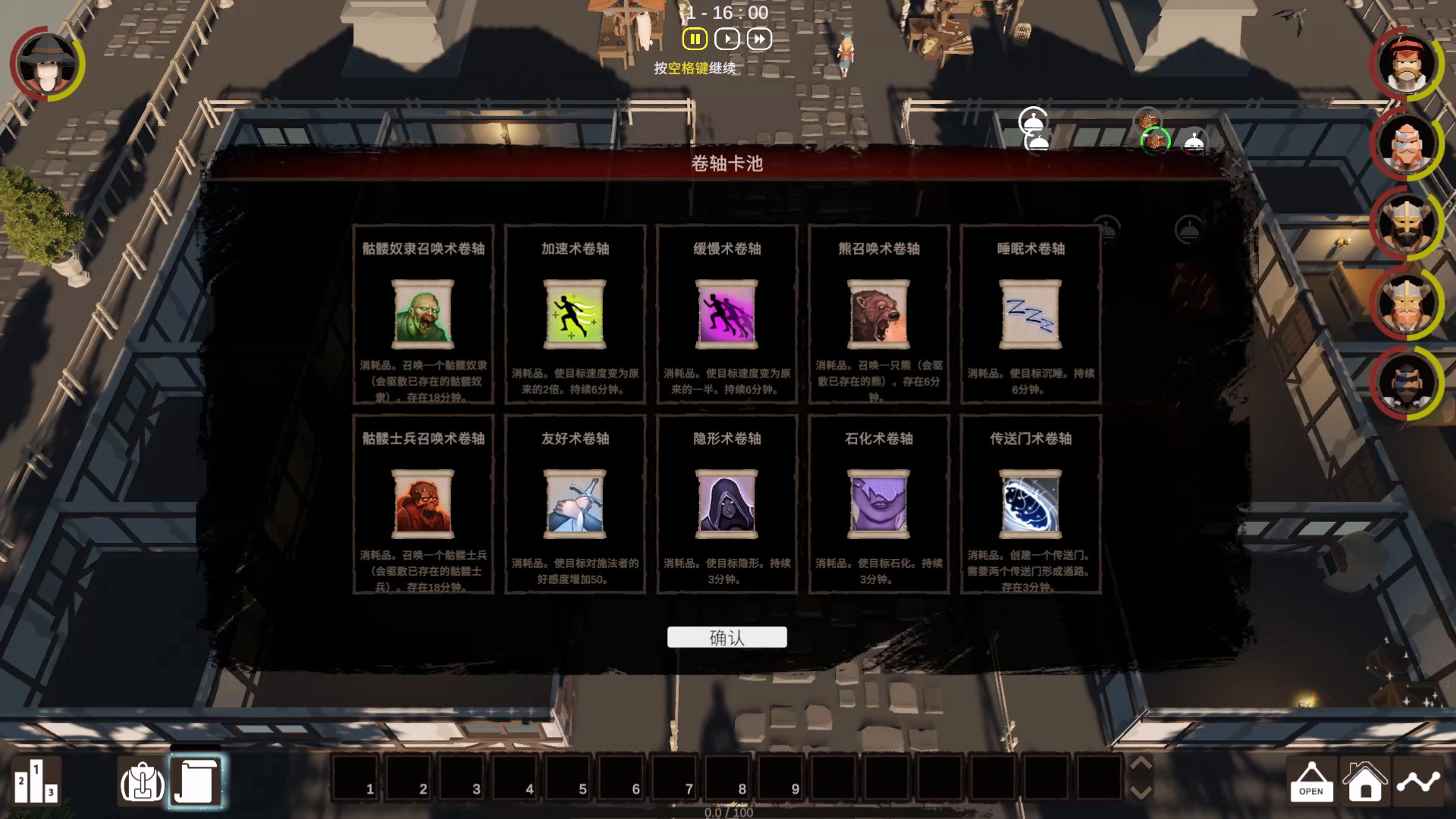1456x819 pixels.
Task: Click the 0.0/100 progress bar
Action: [x=727, y=811]
